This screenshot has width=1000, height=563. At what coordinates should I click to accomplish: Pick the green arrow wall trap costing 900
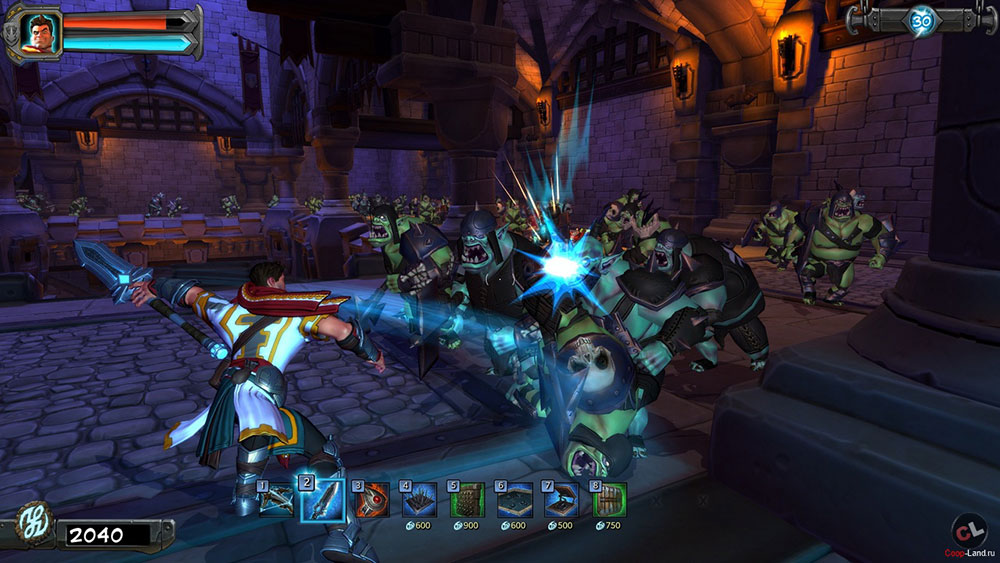pyautogui.click(x=467, y=499)
